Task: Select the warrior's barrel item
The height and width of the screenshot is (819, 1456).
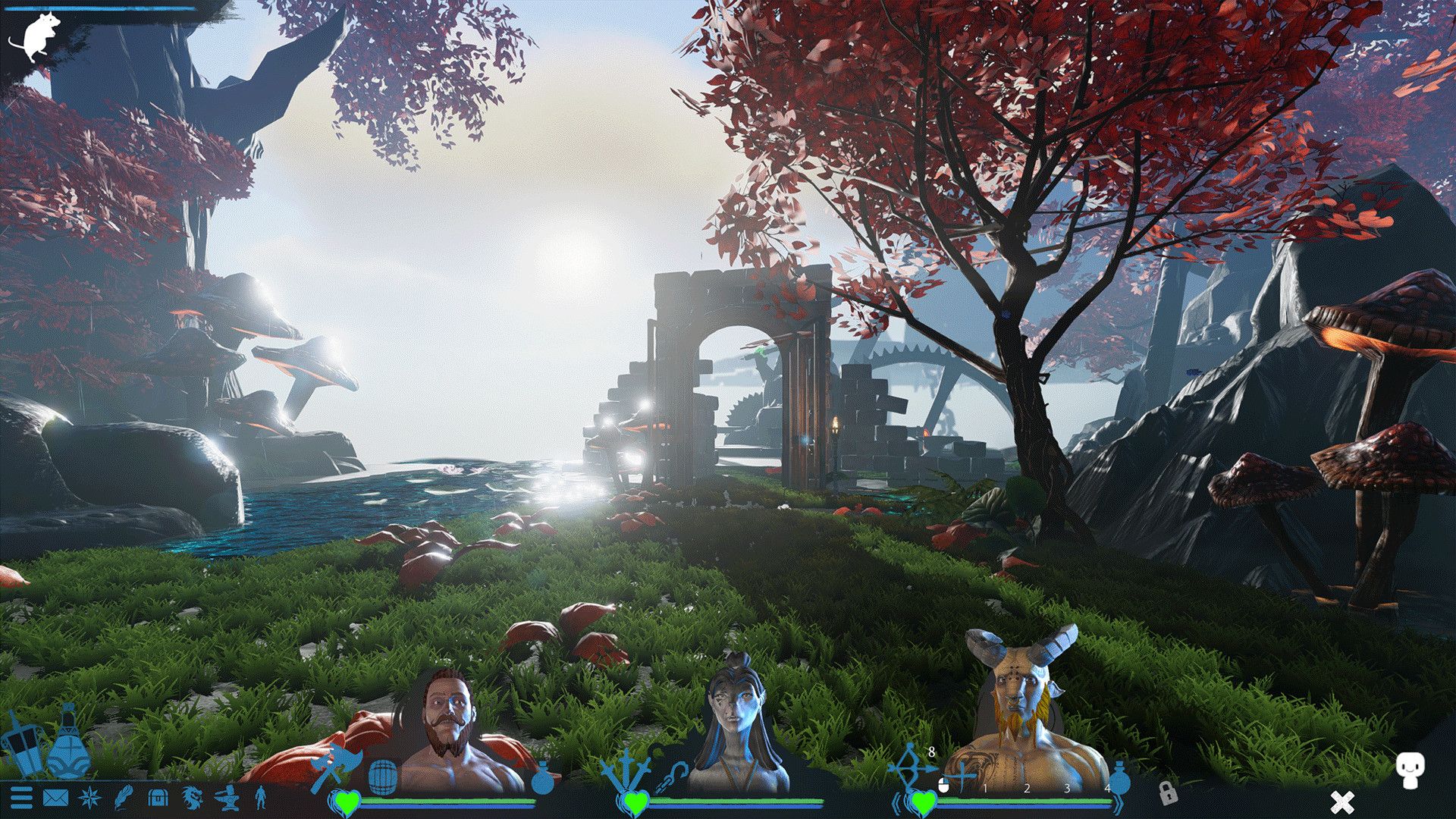Action: (382, 776)
